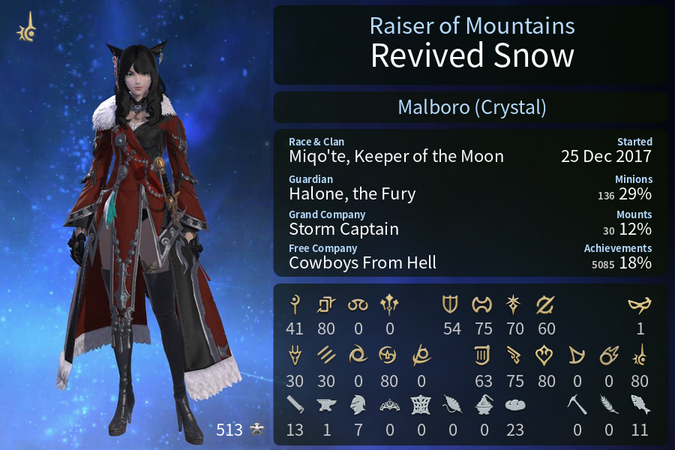Screen dimensions: 675x450
Task: Select the Blue Mage mask icon
Action: click(x=639, y=305)
